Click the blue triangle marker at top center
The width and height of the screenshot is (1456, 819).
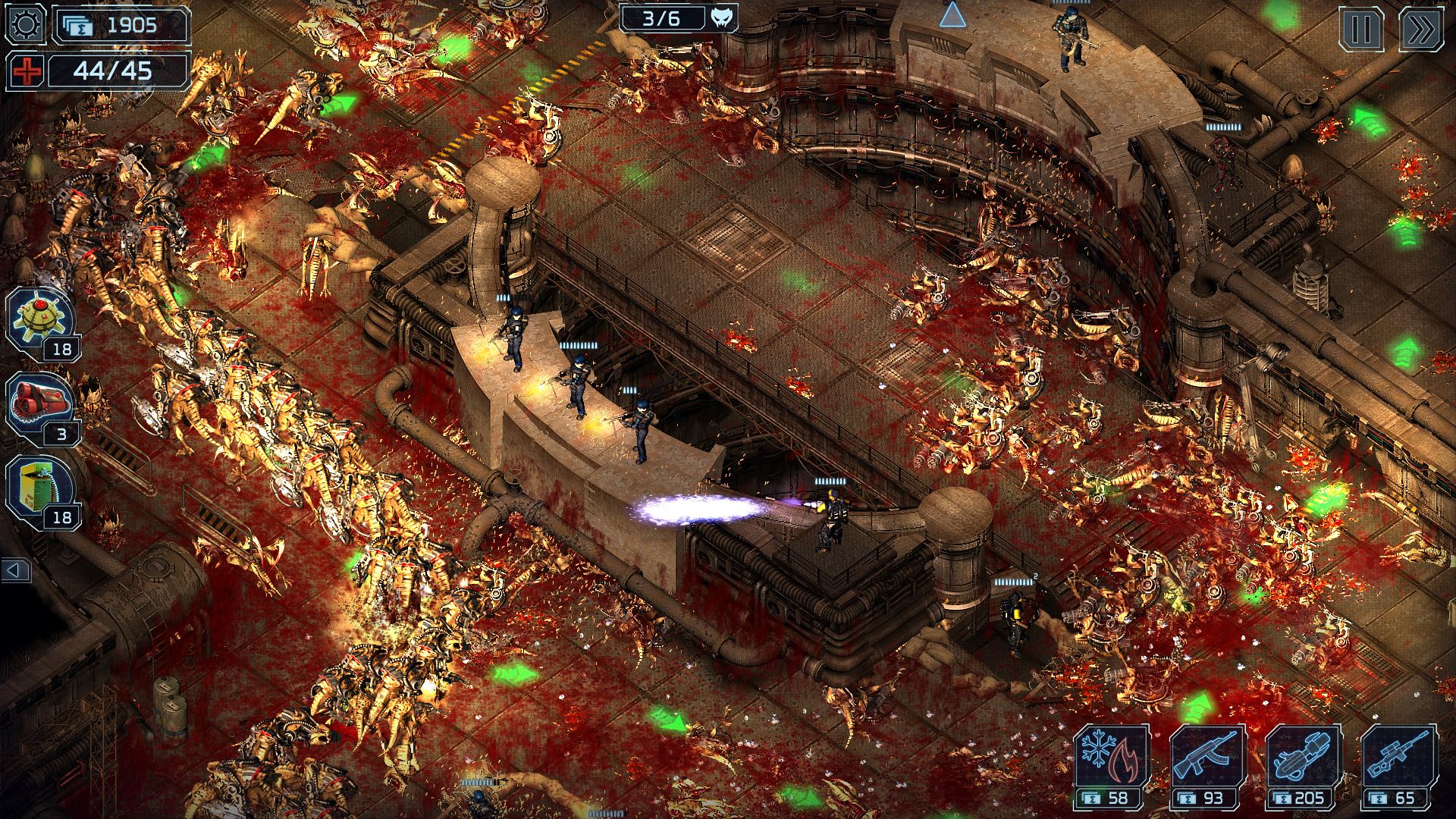click(954, 12)
